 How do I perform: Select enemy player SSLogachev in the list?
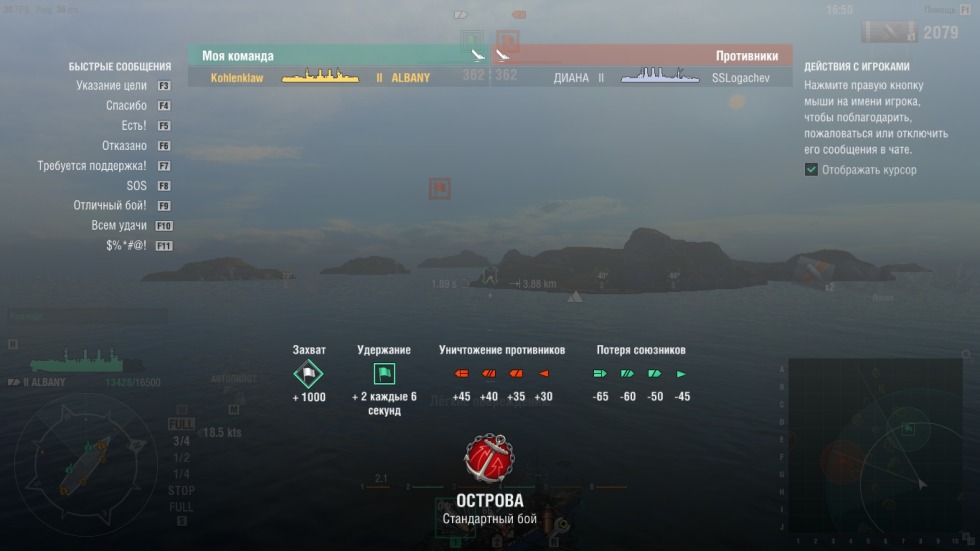click(x=741, y=77)
